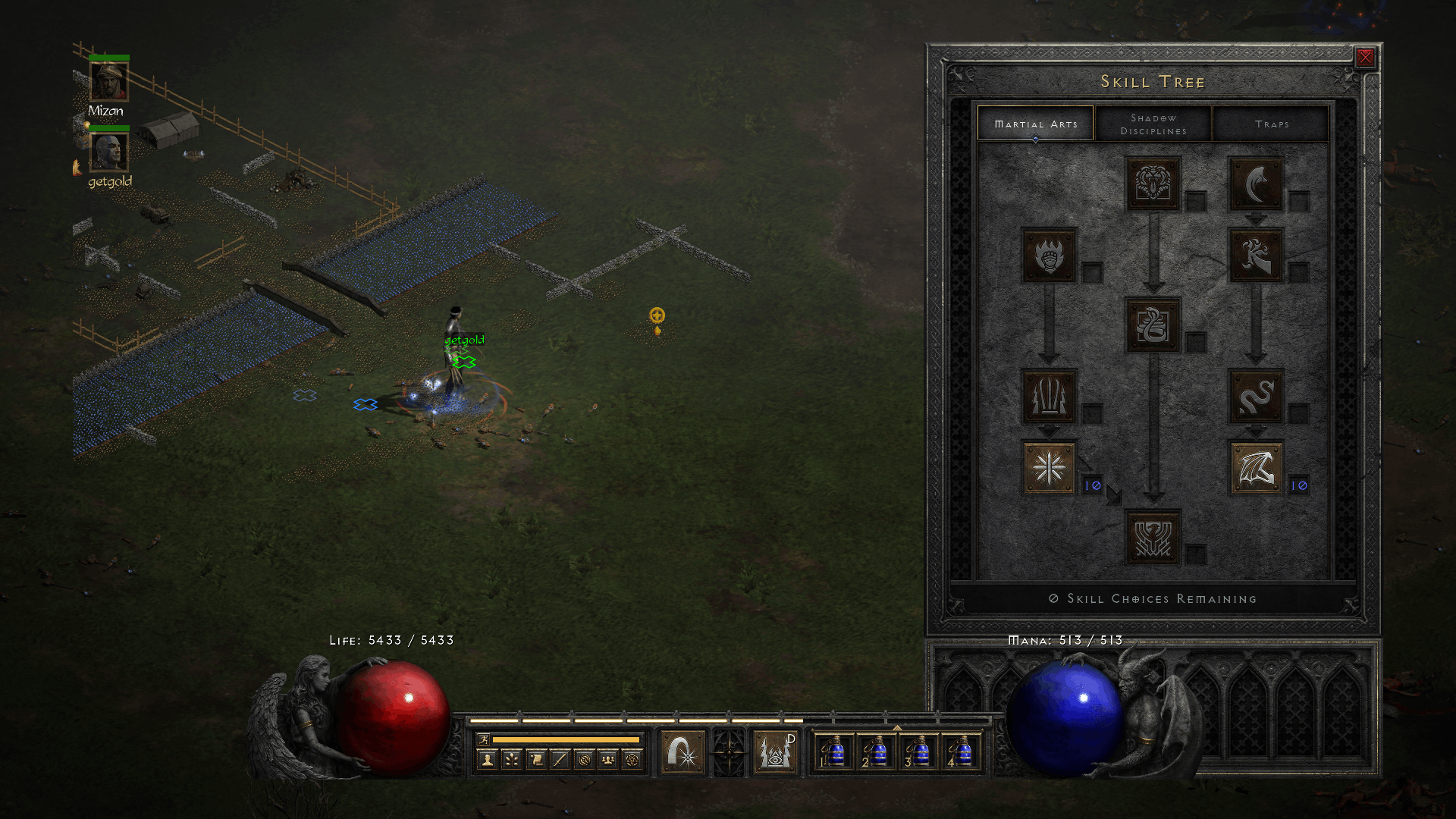Select the Martial Arts tab

(1035, 124)
